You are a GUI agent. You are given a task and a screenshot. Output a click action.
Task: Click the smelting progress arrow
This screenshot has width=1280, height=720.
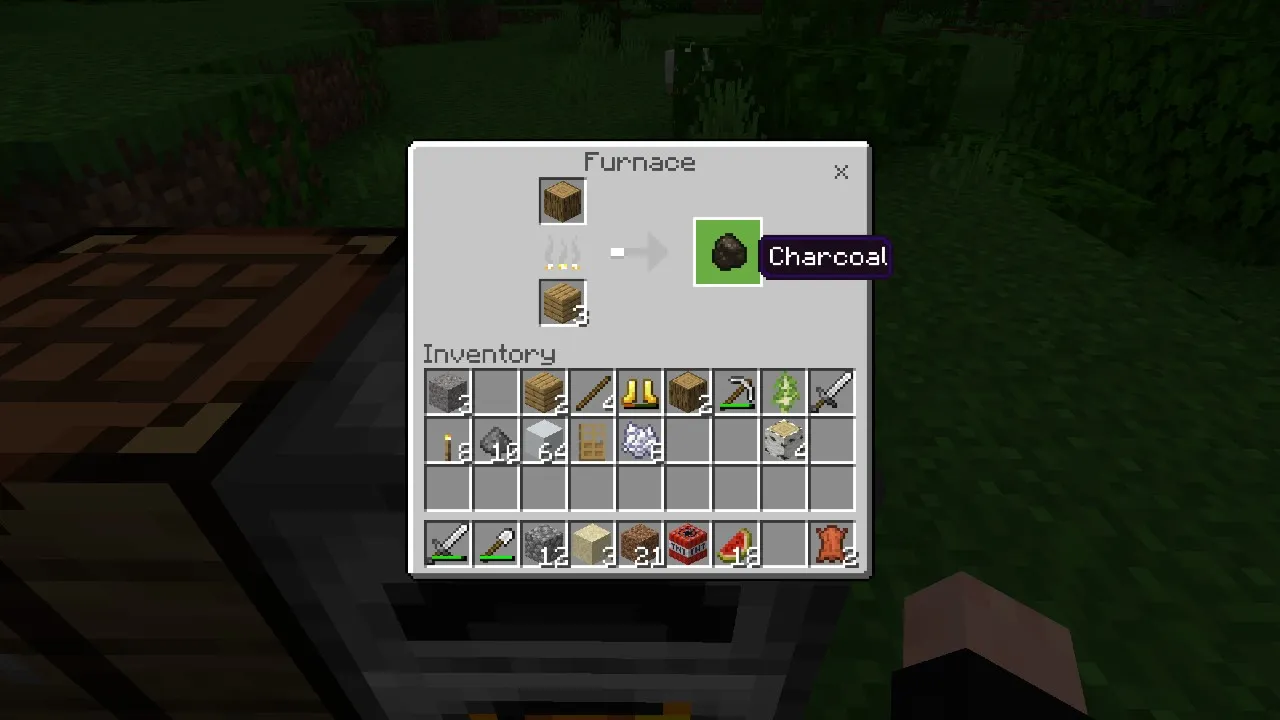coord(640,252)
